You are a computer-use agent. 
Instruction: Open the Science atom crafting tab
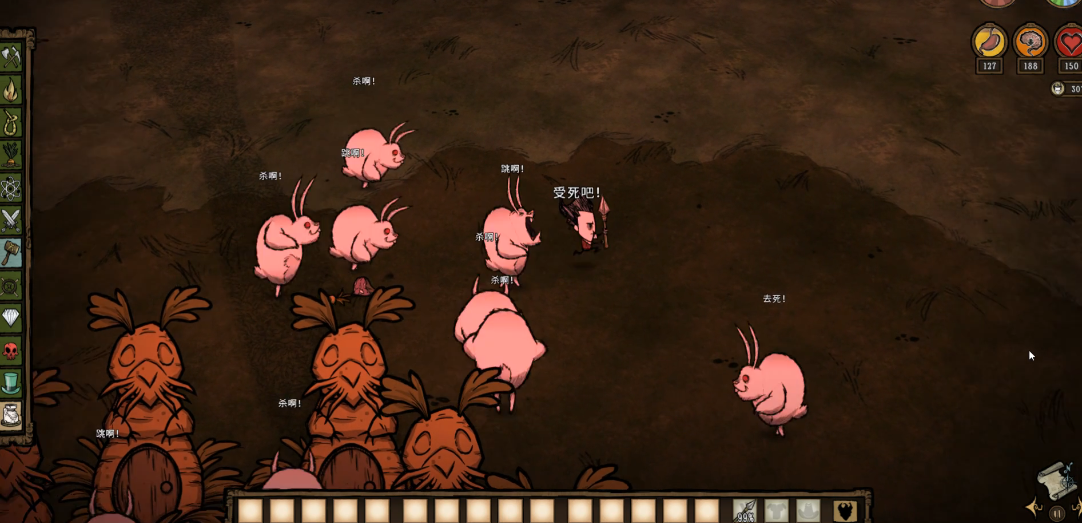[11, 188]
